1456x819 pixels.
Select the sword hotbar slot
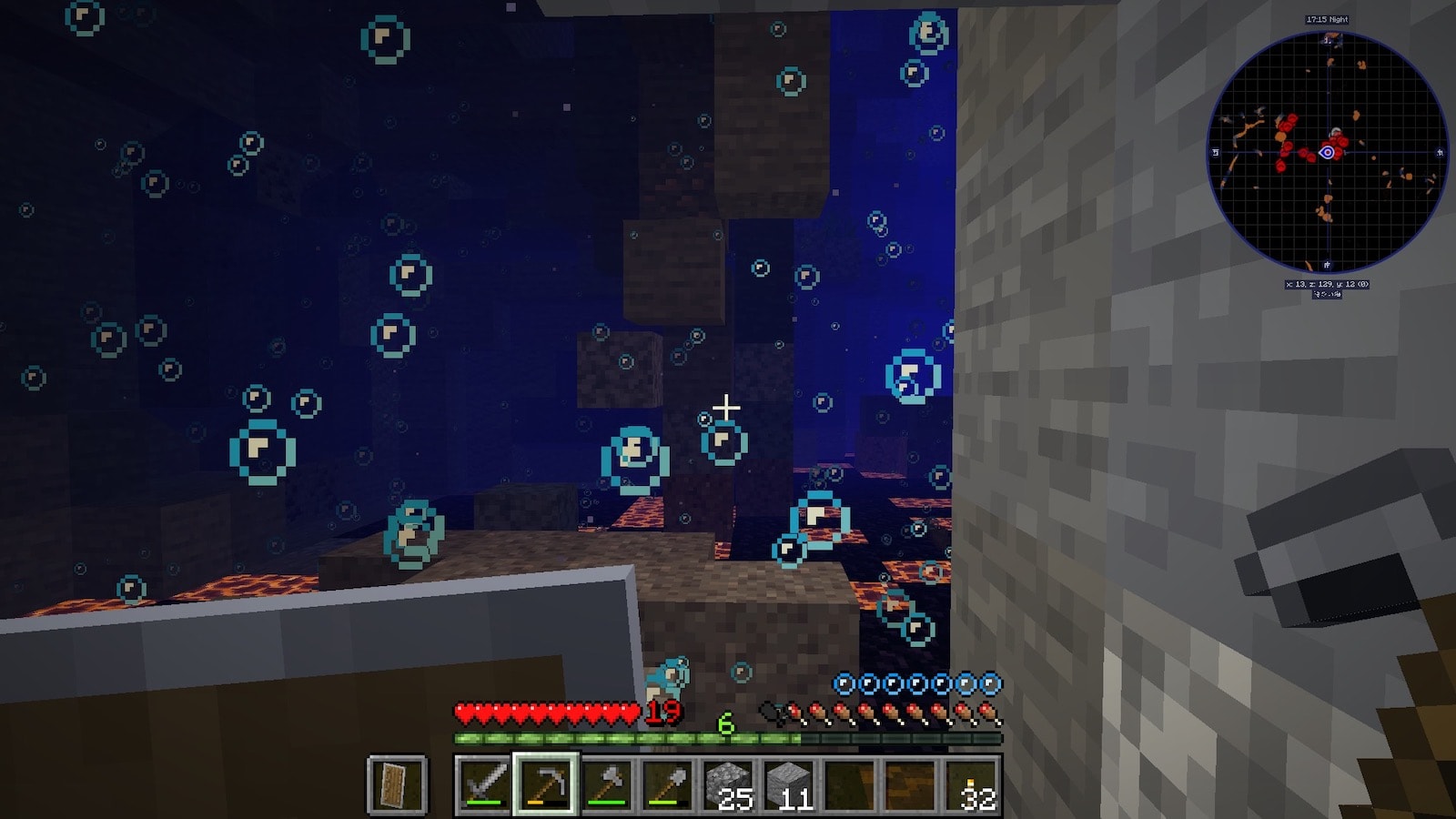(484, 783)
